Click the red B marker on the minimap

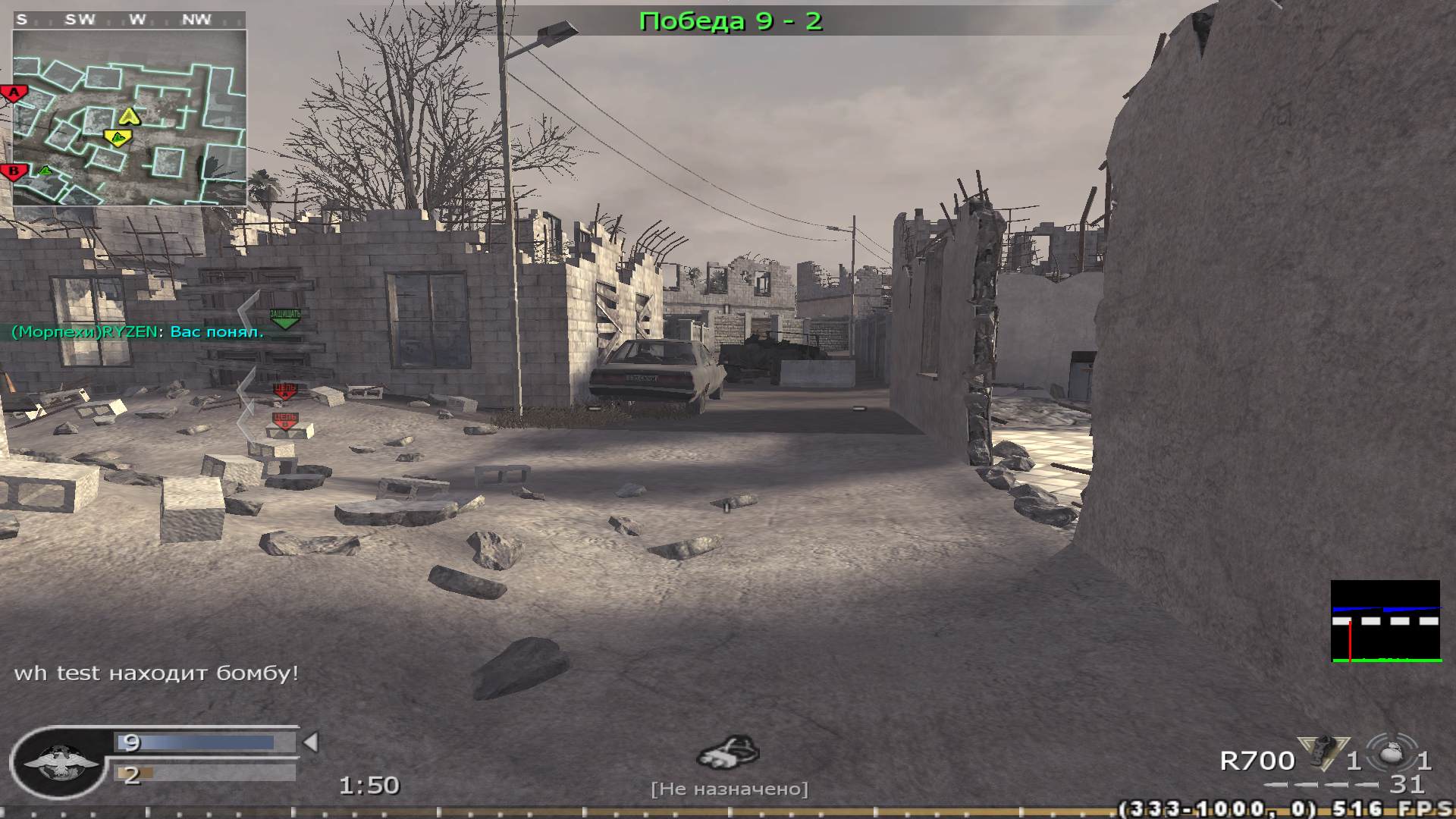click(13, 171)
